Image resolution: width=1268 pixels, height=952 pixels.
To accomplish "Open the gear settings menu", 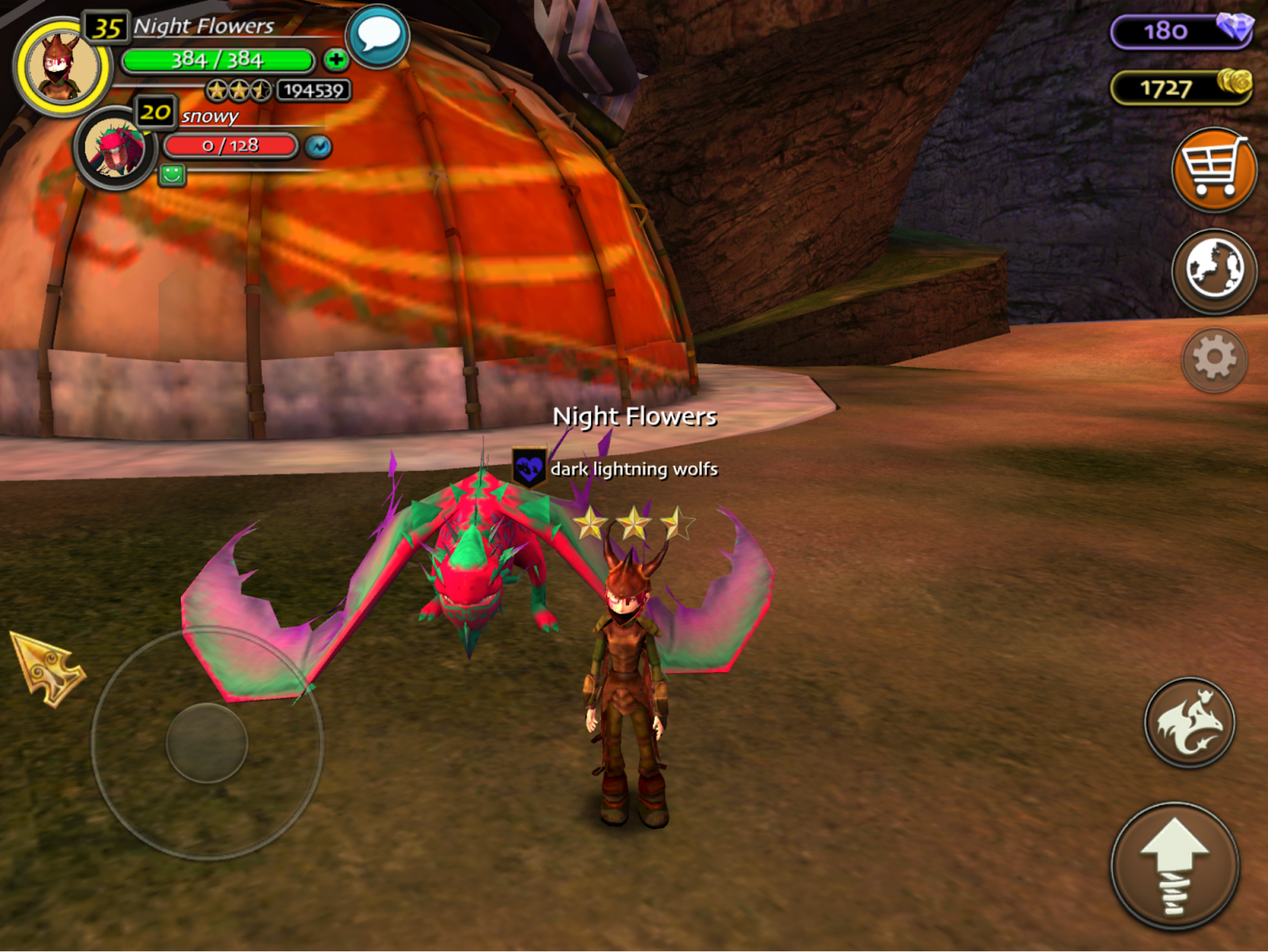I will pyautogui.click(x=1214, y=359).
